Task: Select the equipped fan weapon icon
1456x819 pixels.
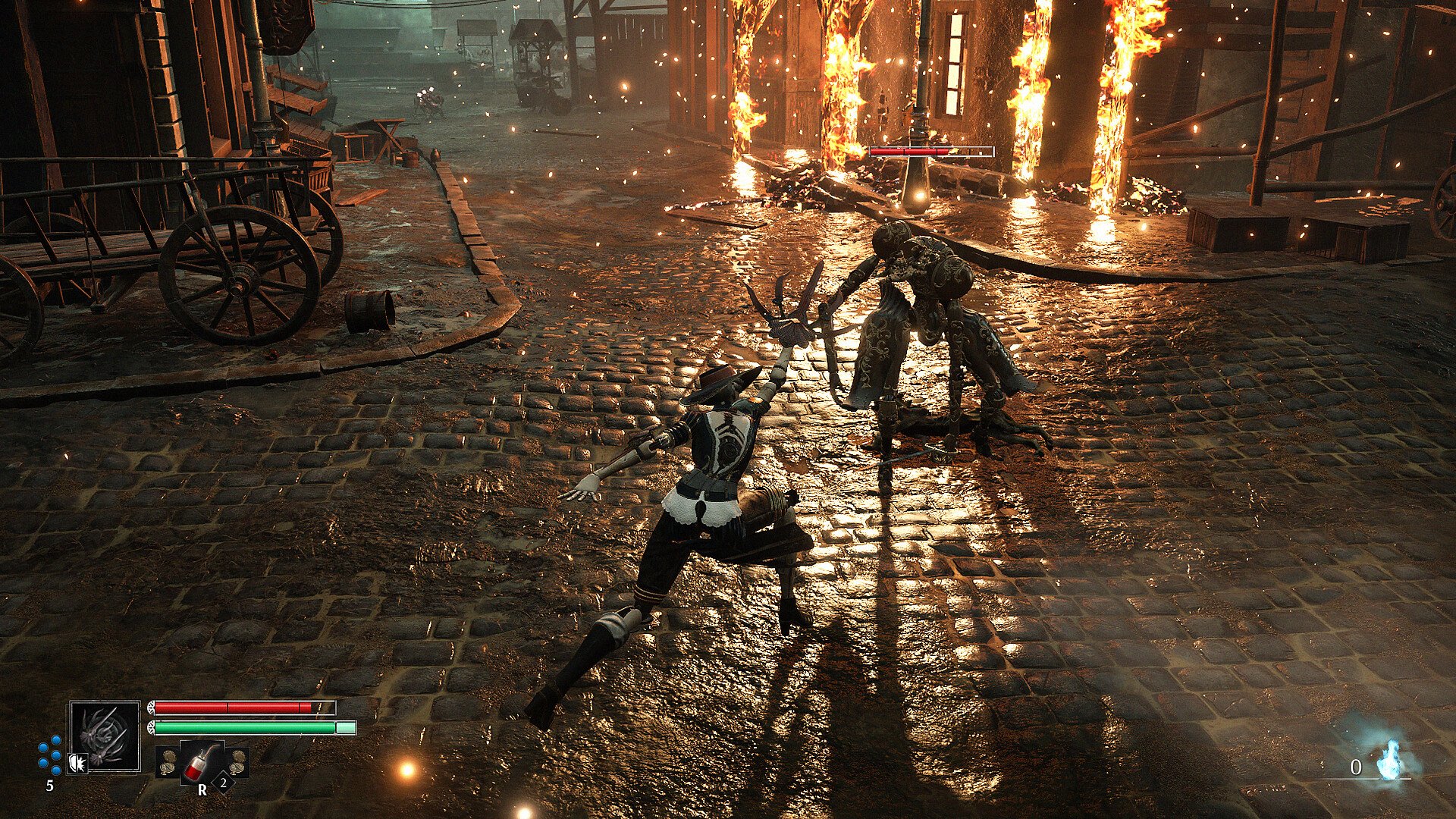Action: pyautogui.click(x=105, y=736)
